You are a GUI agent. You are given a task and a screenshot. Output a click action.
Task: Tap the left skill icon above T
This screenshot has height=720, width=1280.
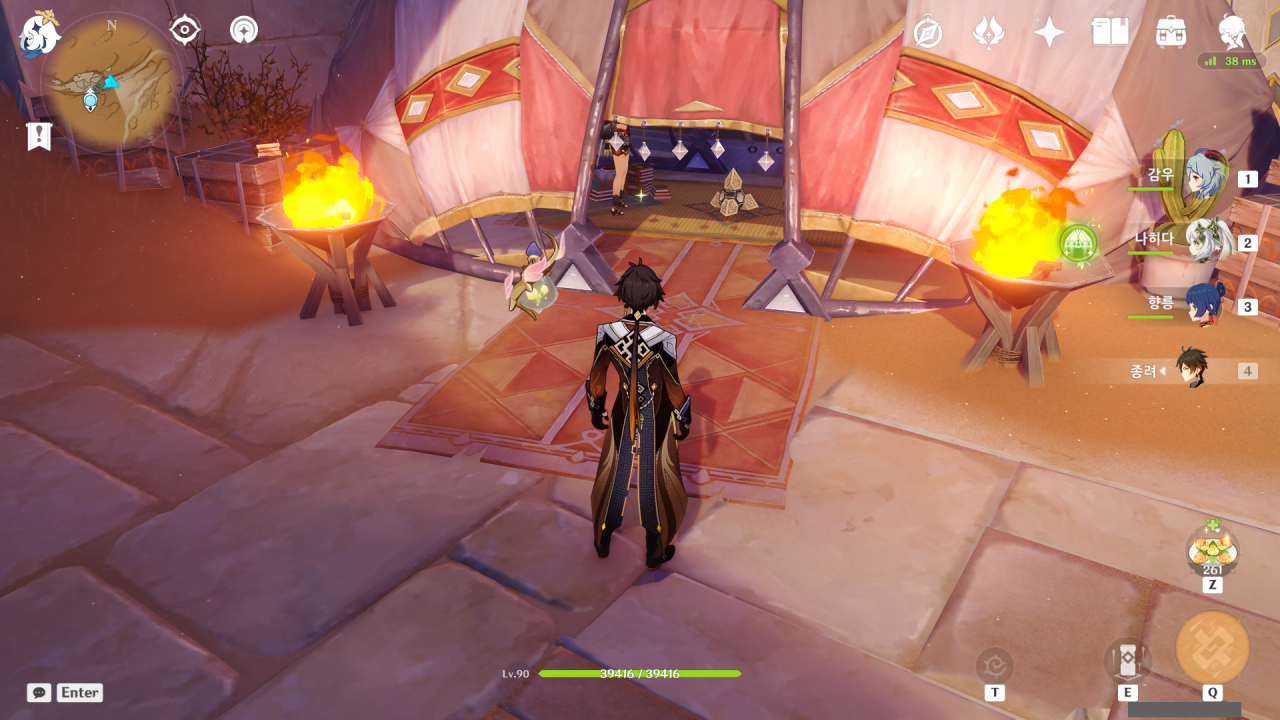(x=994, y=666)
